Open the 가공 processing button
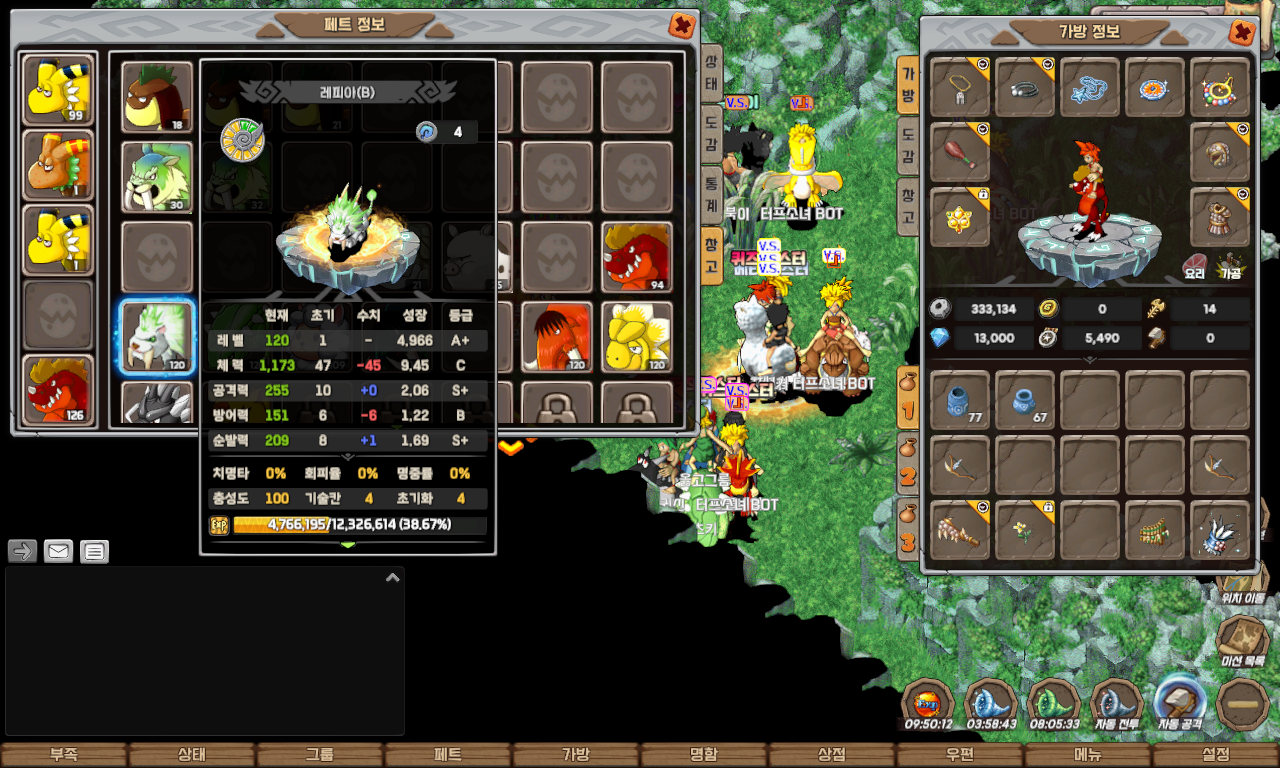The width and height of the screenshot is (1280, 768). pyautogui.click(x=1230, y=265)
